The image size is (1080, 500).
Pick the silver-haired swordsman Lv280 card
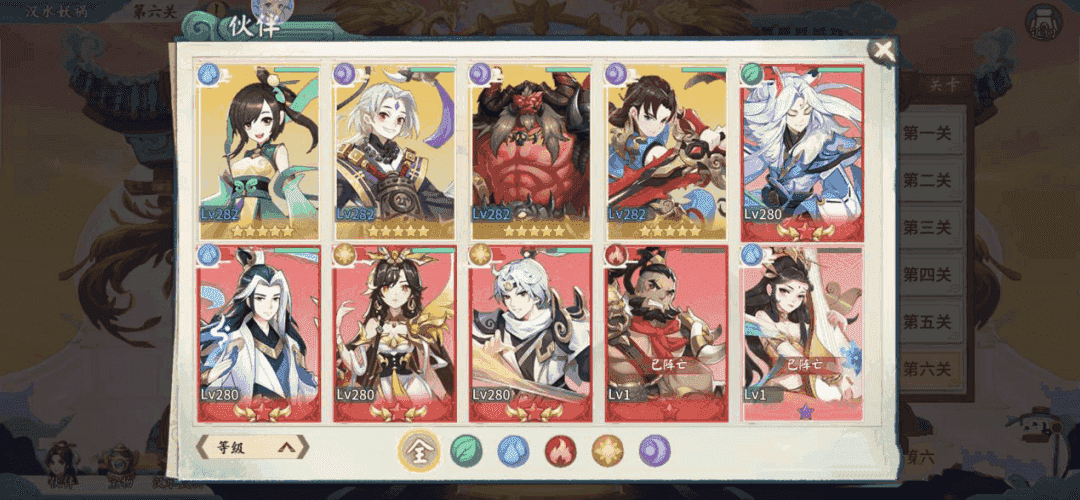[530, 332]
